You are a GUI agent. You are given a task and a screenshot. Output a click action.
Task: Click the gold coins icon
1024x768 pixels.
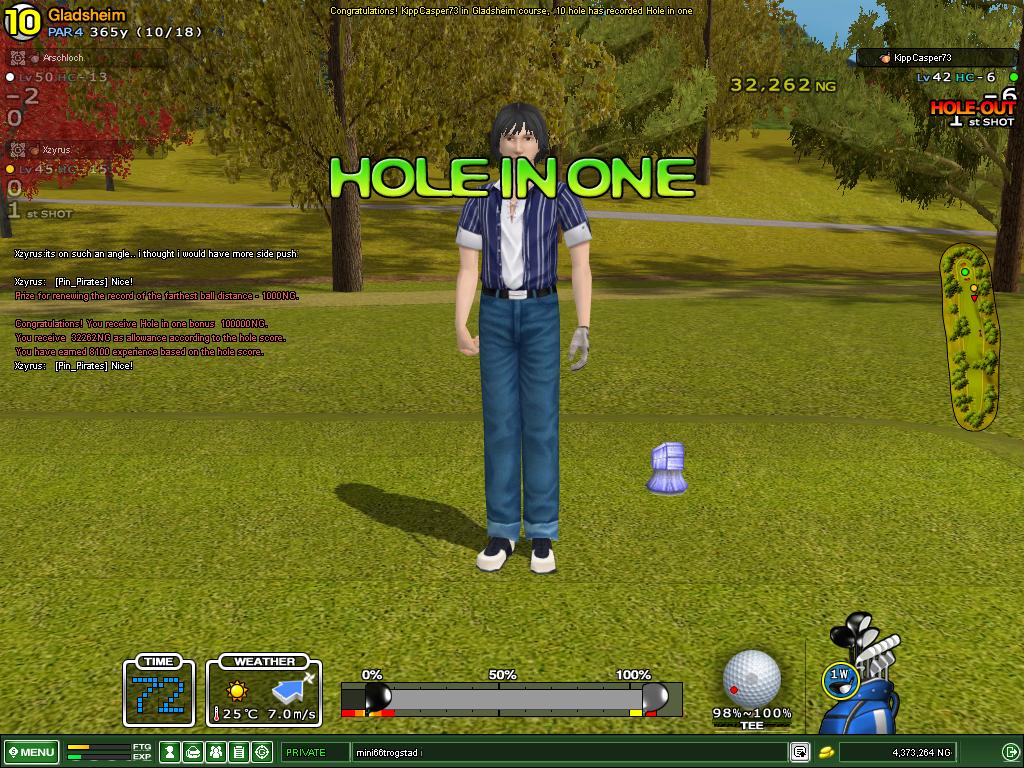[827, 752]
